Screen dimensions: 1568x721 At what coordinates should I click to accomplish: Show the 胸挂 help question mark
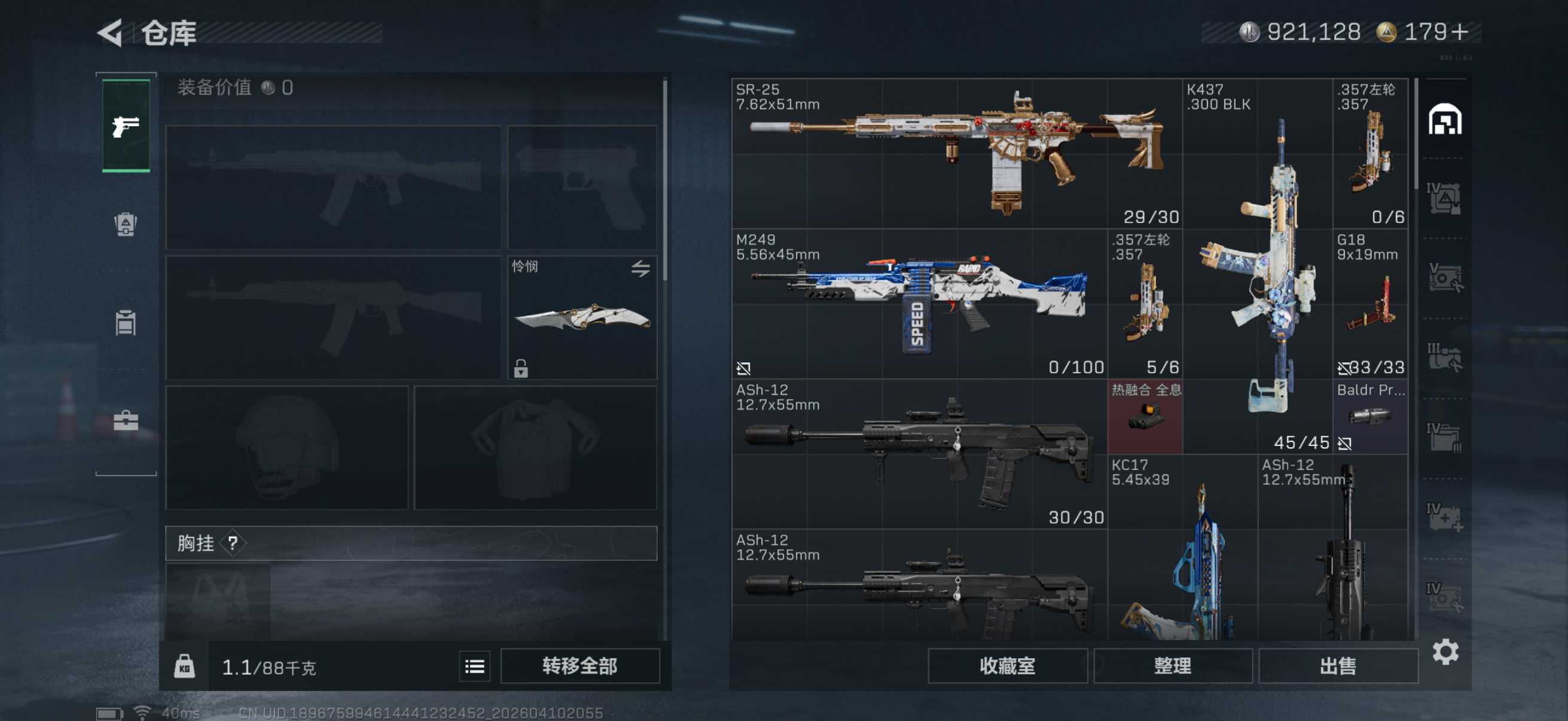(x=233, y=543)
